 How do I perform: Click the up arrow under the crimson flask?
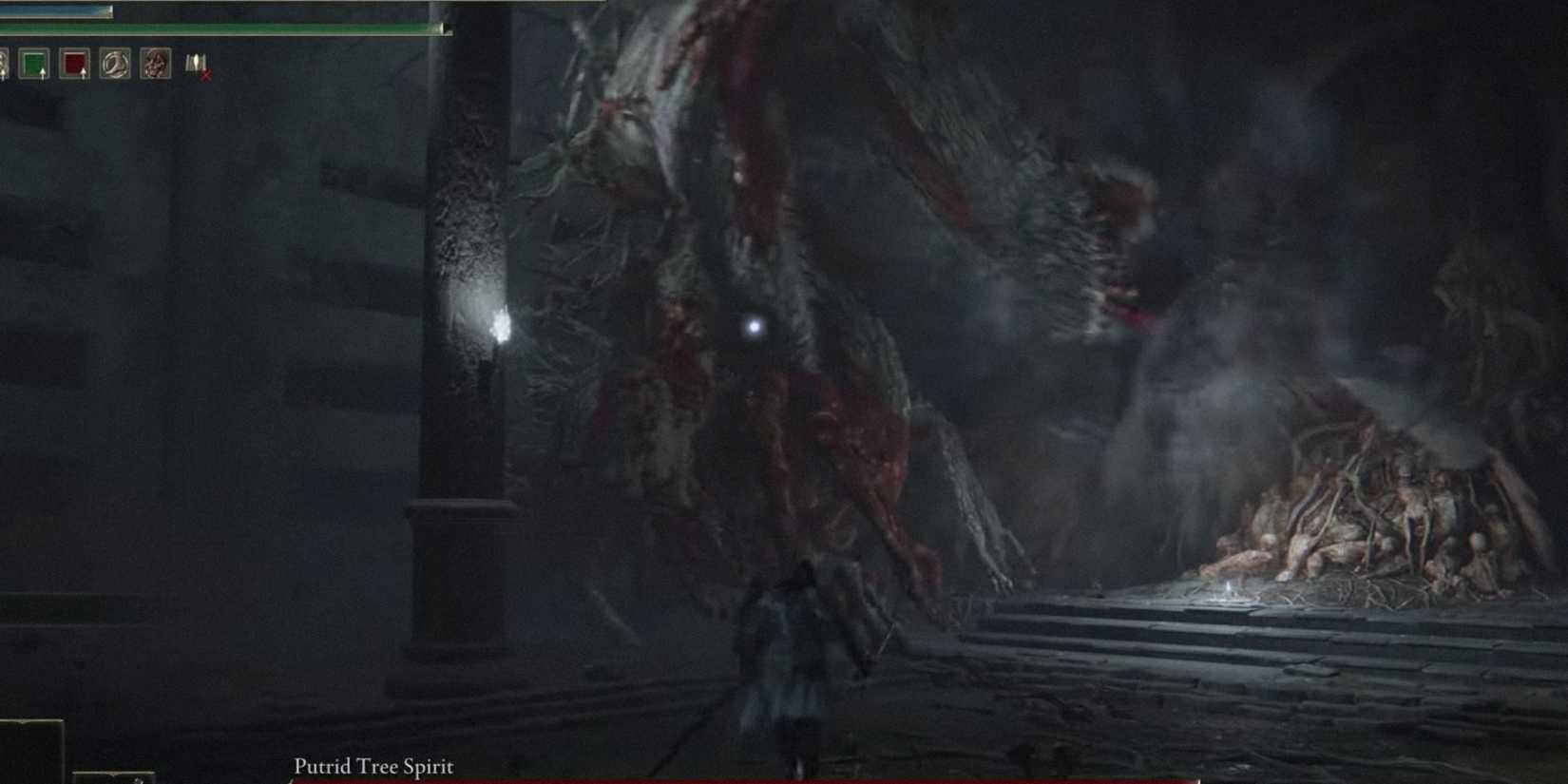point(84,73)
